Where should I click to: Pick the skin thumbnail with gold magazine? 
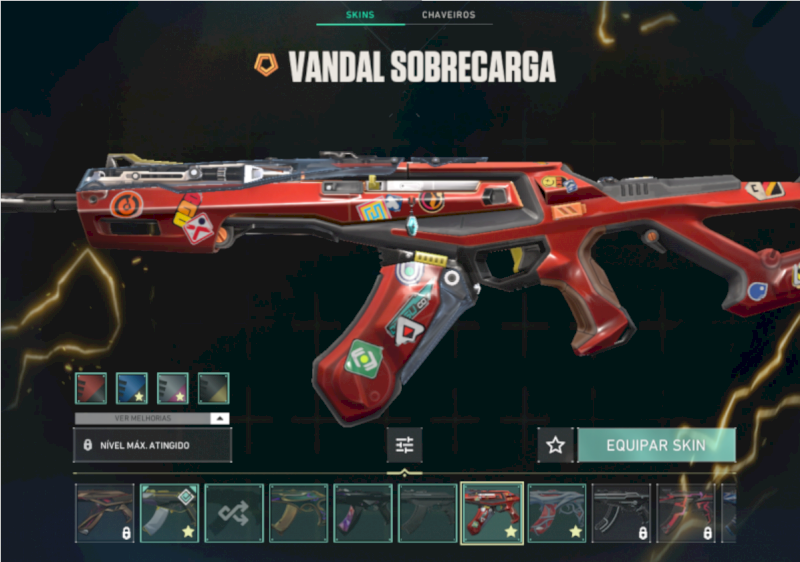click(x=298, y=513)
